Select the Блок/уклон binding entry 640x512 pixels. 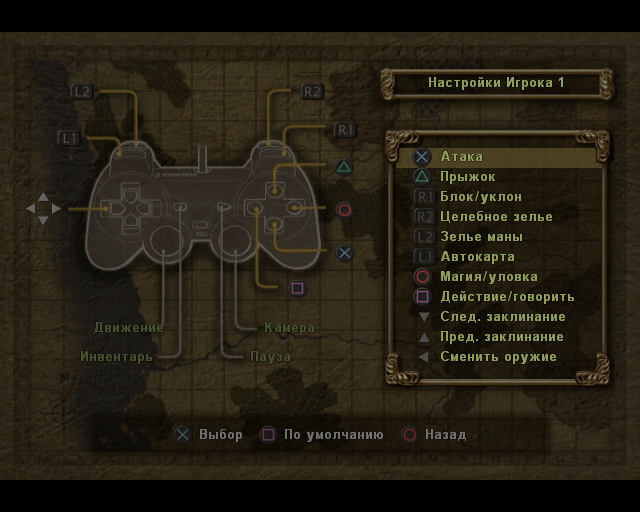tap(481, 197)
